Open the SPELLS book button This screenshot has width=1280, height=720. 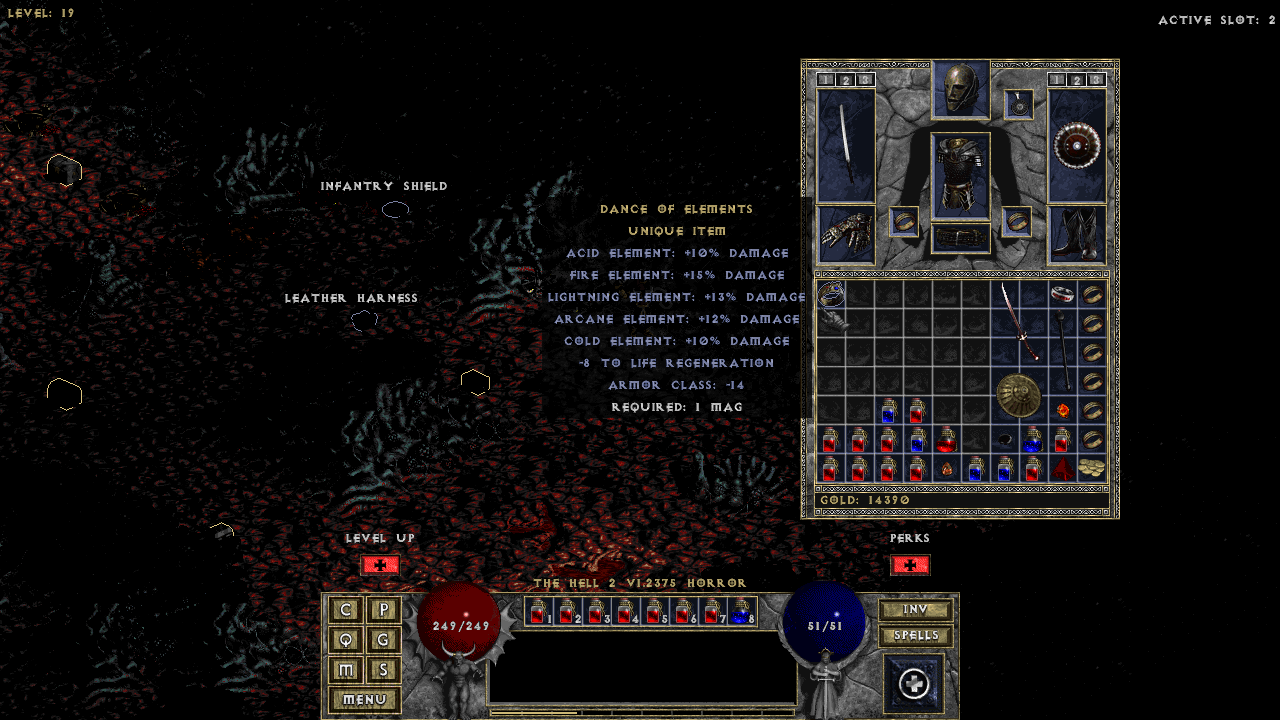[915, 636]
